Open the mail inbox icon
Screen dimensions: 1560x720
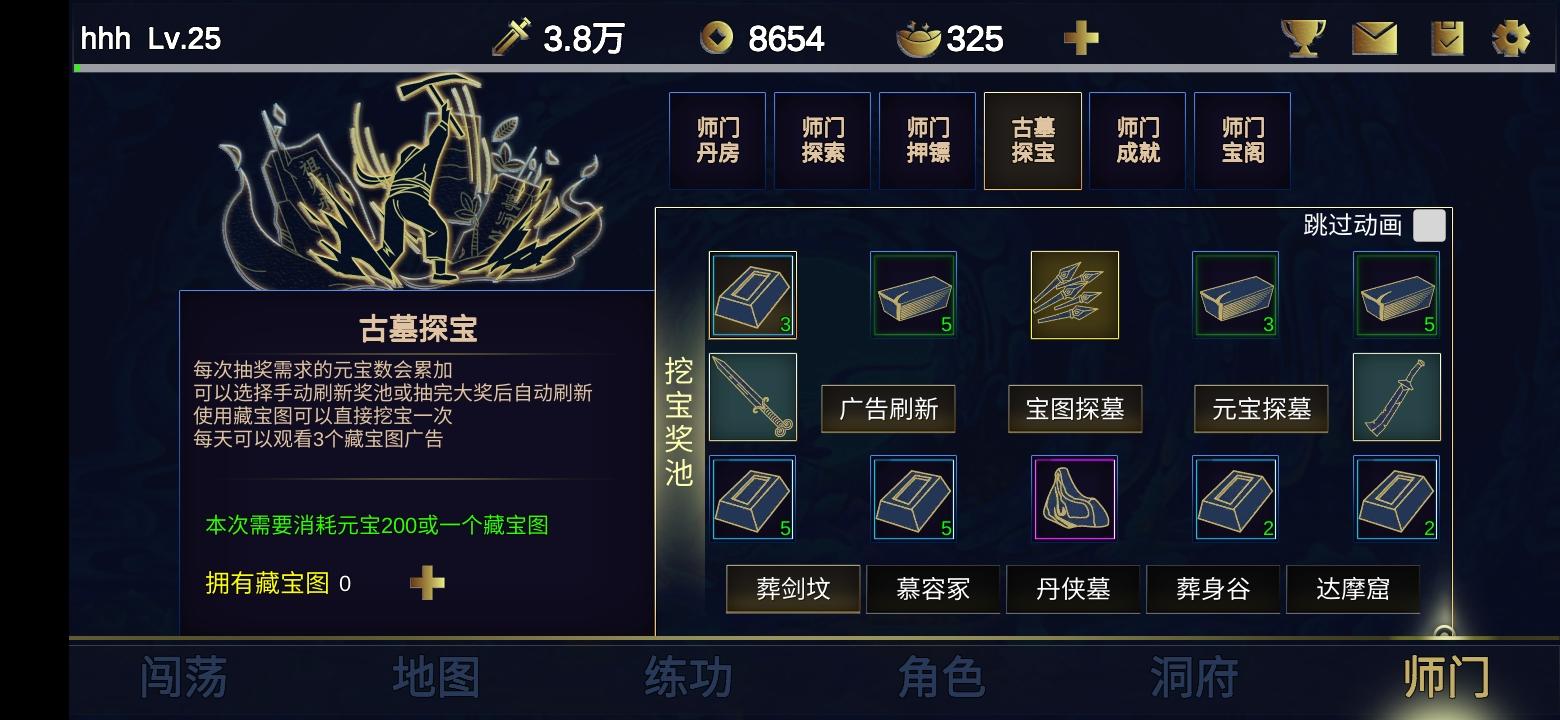1375,38
